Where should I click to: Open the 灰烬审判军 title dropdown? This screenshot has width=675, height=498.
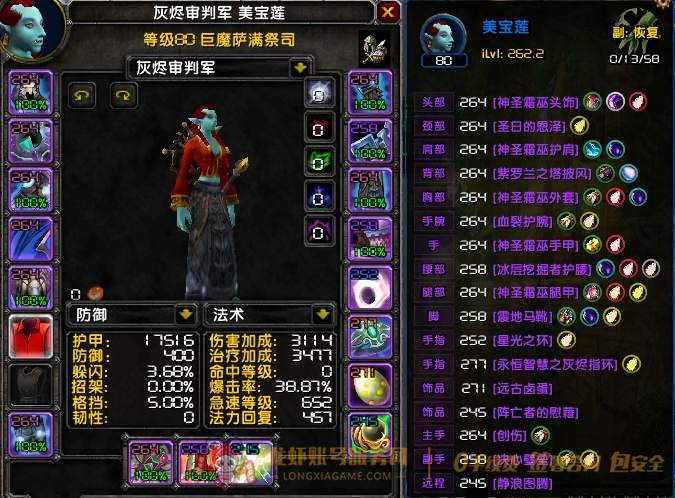pyautogui.click(x=299, y=68)
